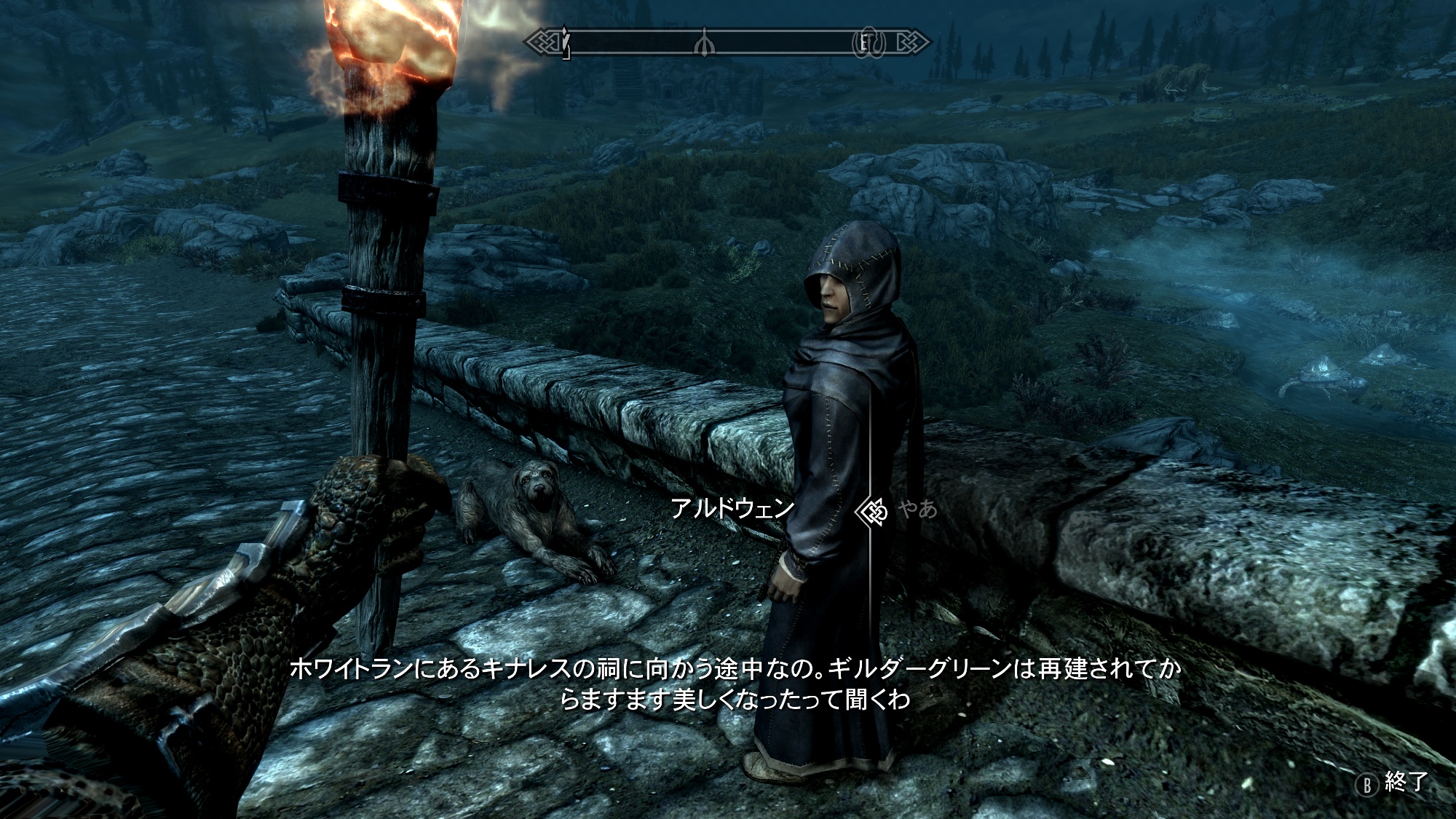Choose the やあ dialogue reply
This screenshot has height=819, width=1456.
[x=917, y=509]
